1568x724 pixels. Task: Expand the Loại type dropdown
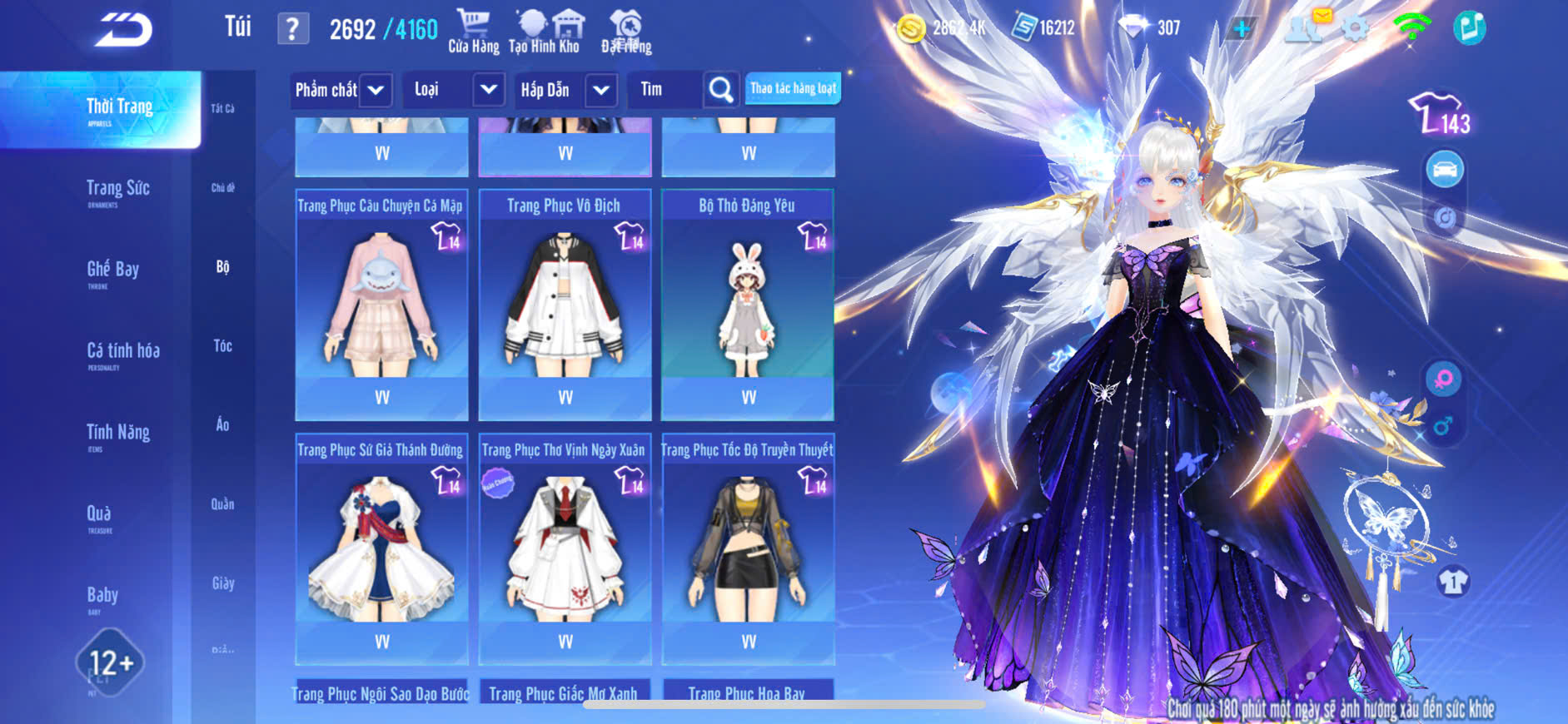tap(489, 90)
